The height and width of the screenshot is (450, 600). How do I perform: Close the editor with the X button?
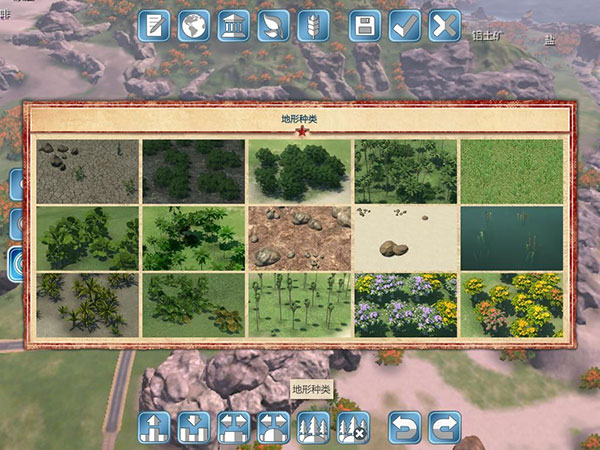pos(444,25)
